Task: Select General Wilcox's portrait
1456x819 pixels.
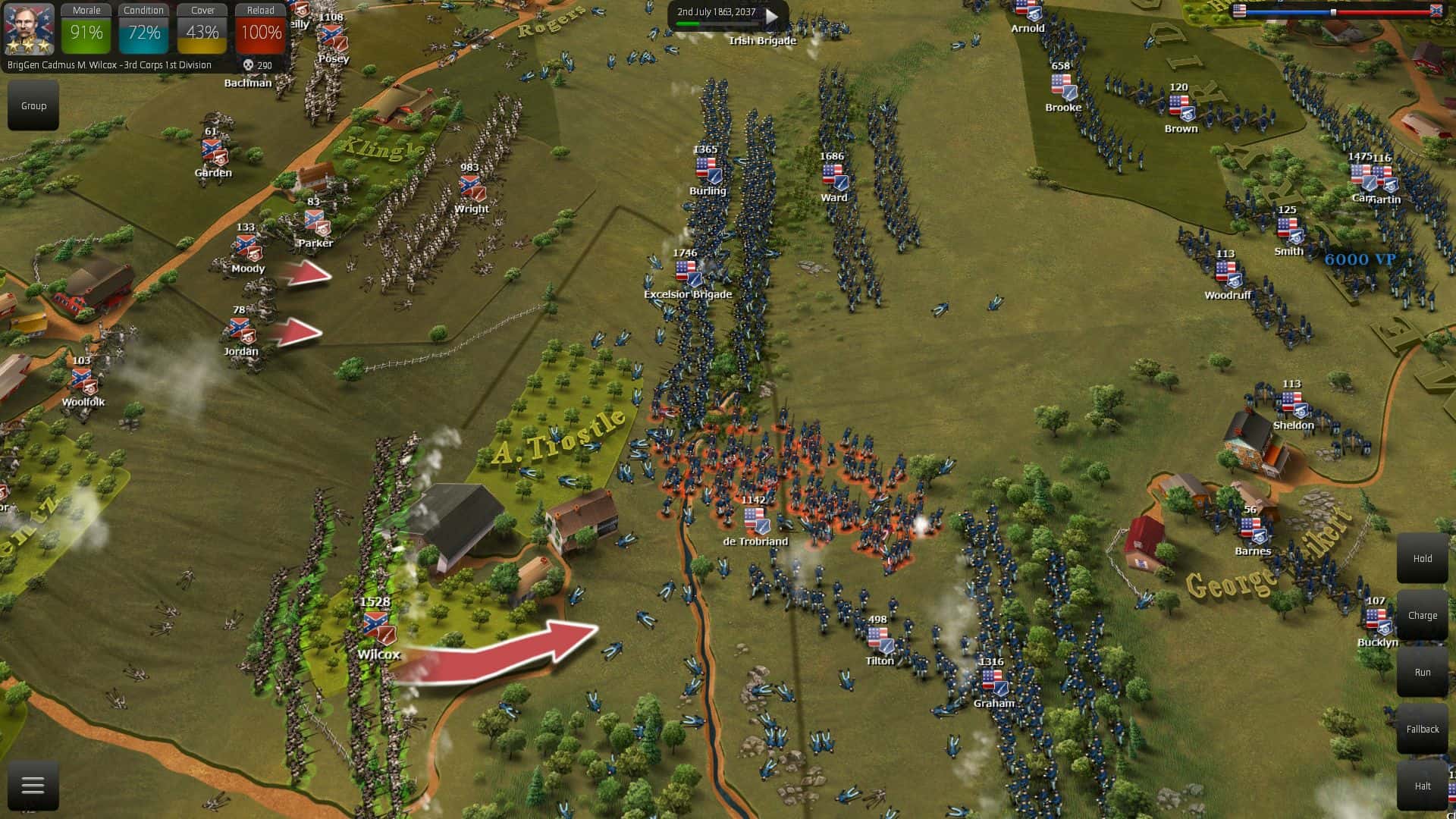Action: [29, 29]
